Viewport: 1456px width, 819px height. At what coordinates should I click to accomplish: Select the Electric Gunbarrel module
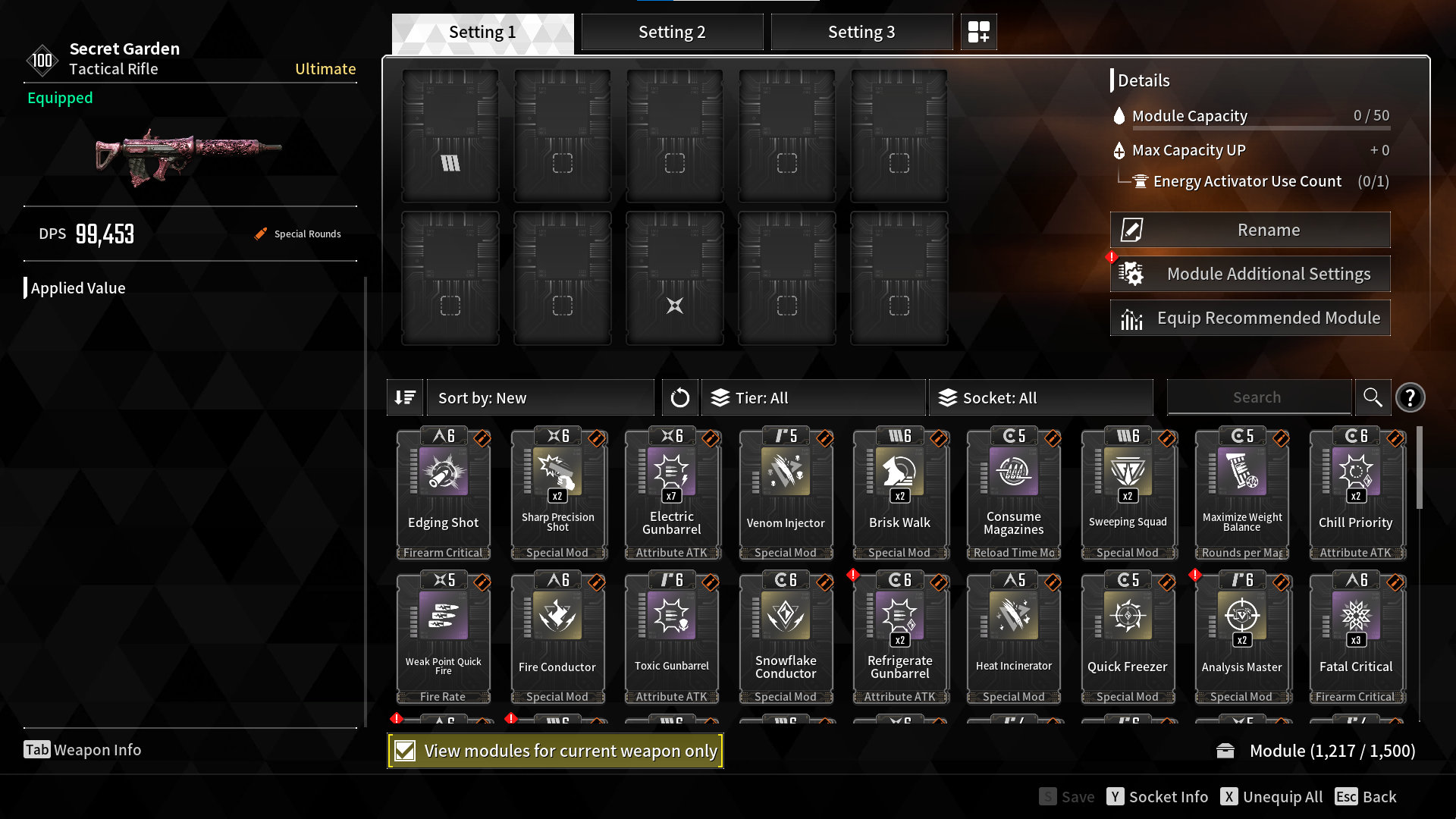[672, 493]
